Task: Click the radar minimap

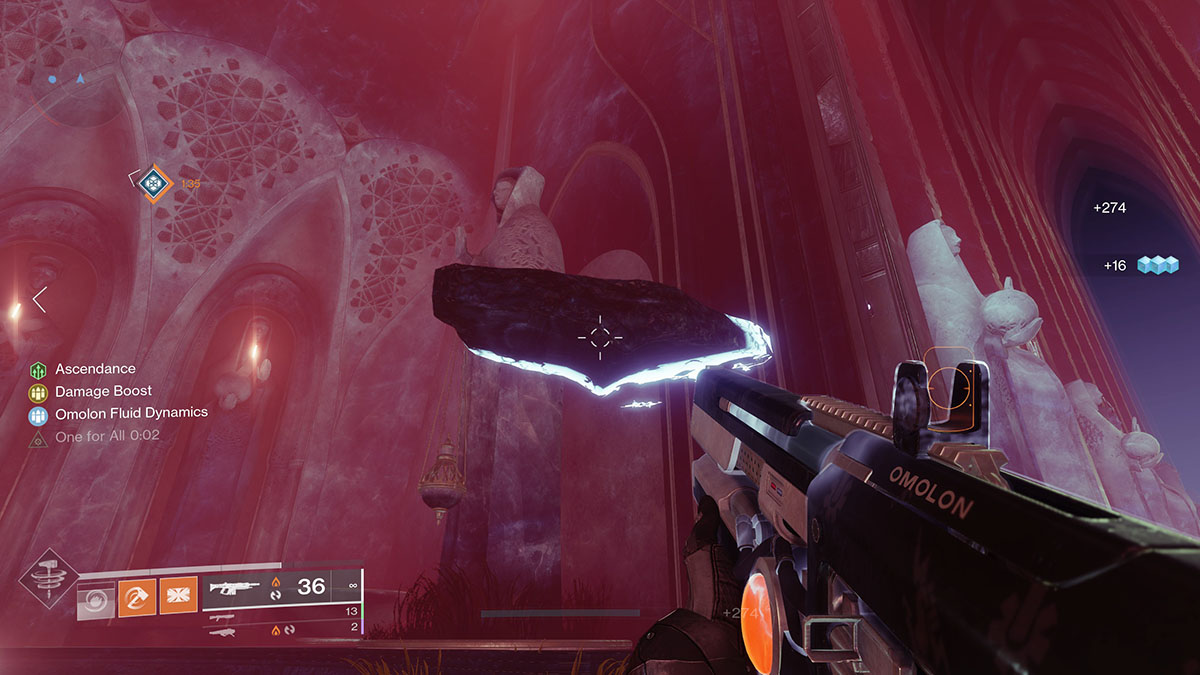Action: (x=72, y=79)
